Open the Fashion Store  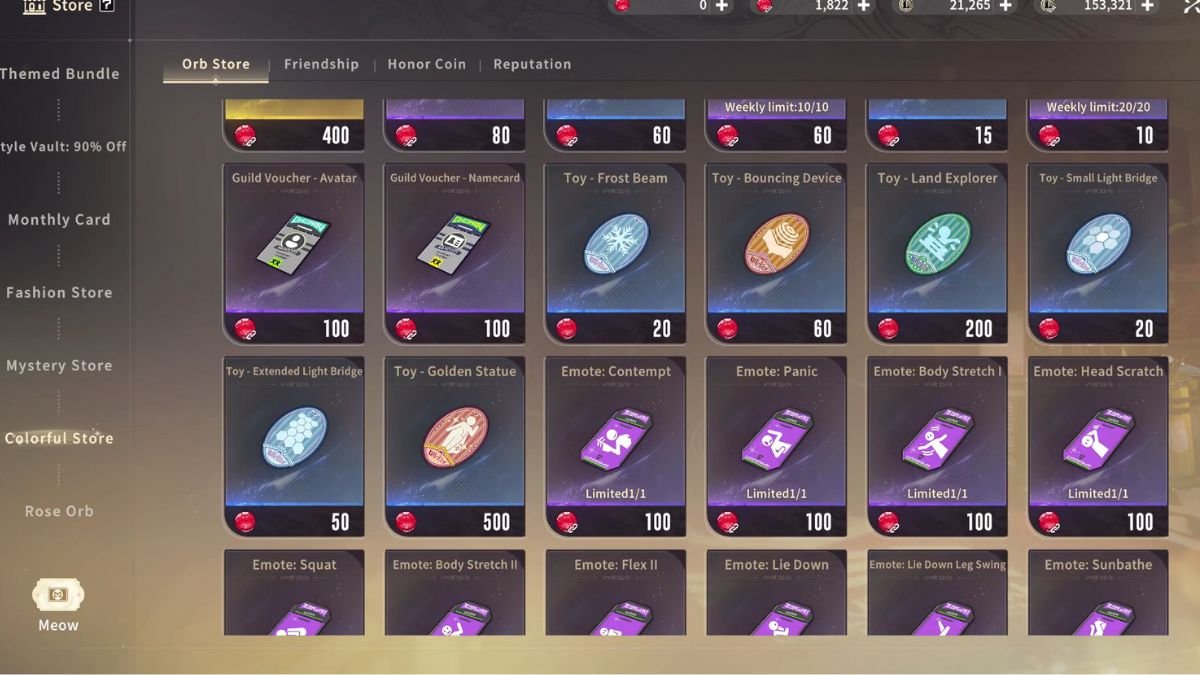click(59, 293)
